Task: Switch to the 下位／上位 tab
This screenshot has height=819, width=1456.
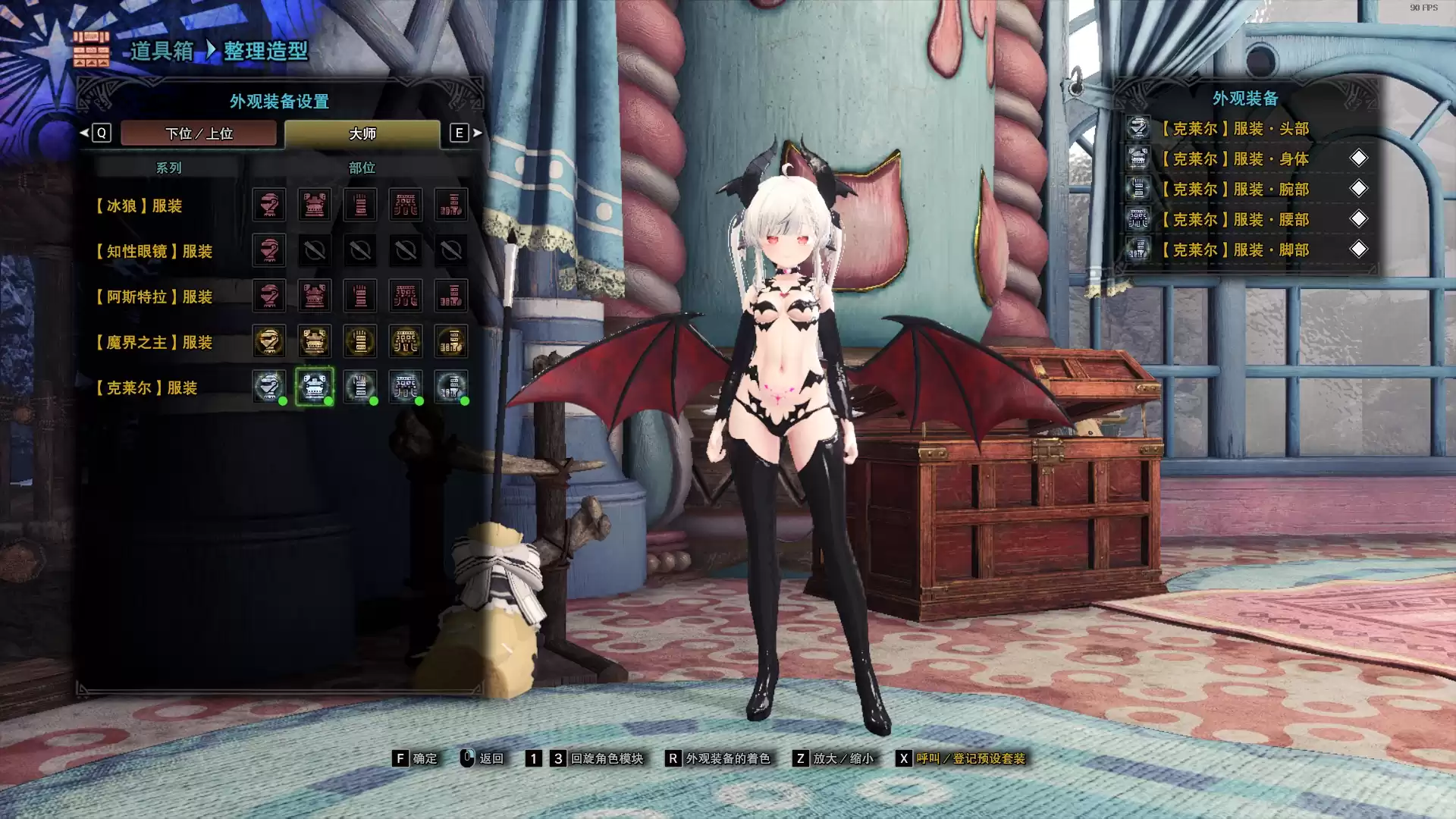Action: pos(199,133)
